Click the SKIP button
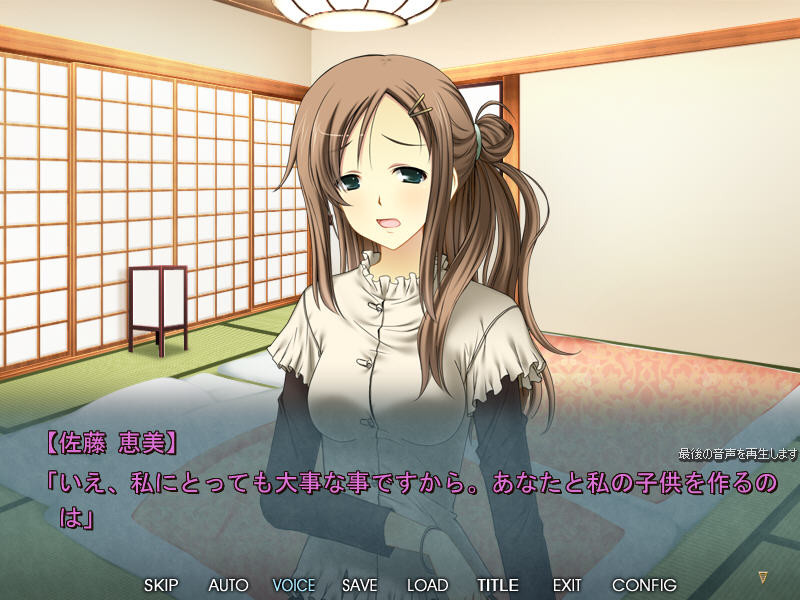 [161, 585]
